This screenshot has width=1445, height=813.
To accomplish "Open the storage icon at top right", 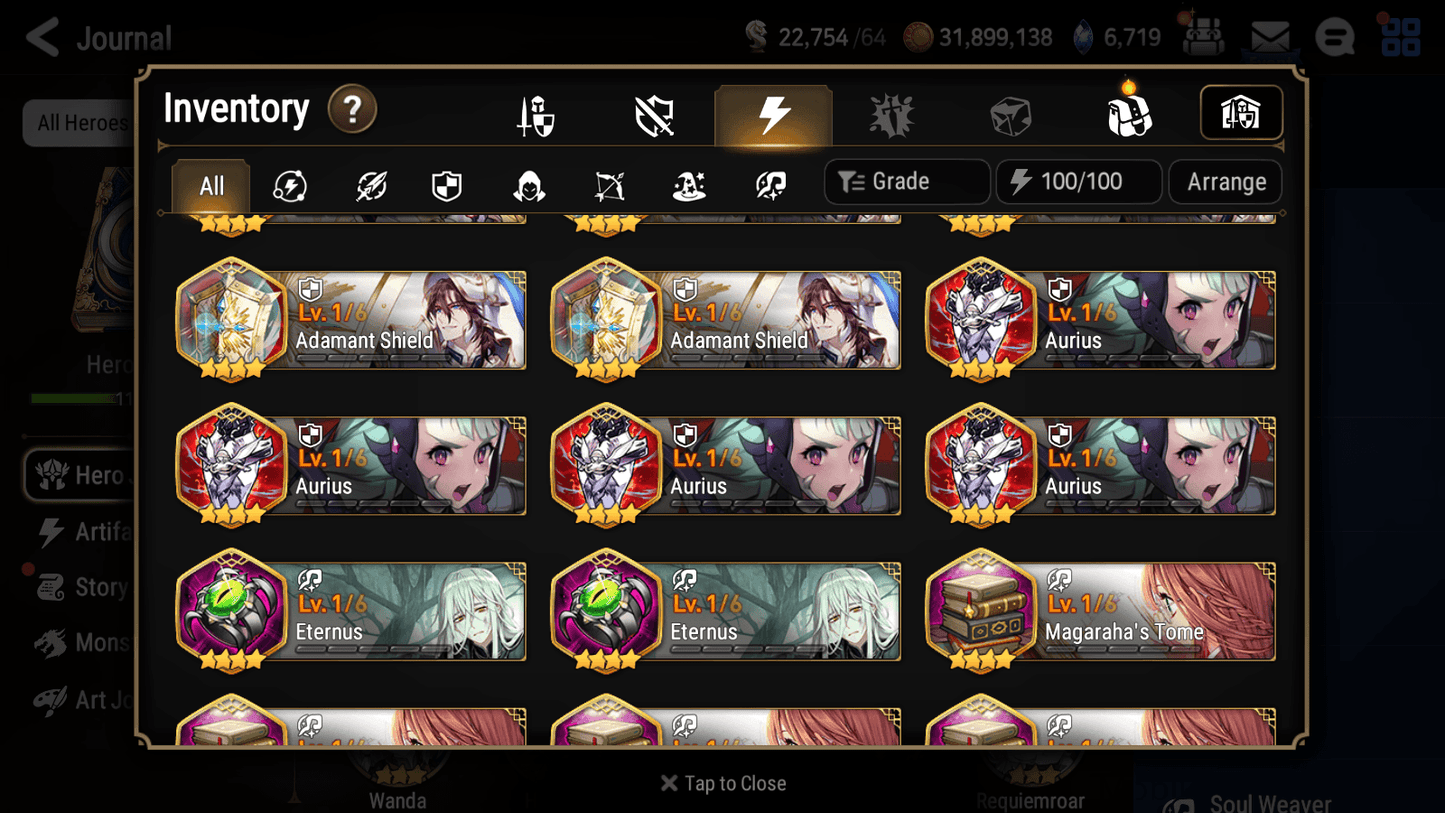I will click(1241, 113).
